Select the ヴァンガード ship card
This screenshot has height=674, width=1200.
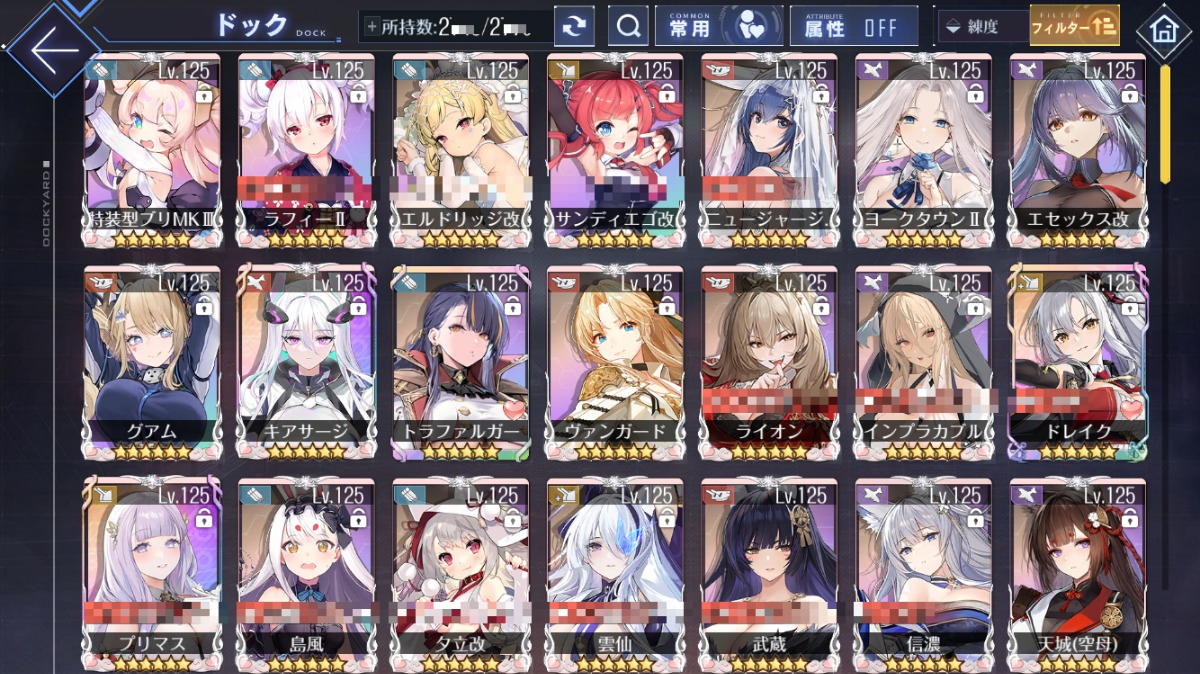[x=615, y=362]
